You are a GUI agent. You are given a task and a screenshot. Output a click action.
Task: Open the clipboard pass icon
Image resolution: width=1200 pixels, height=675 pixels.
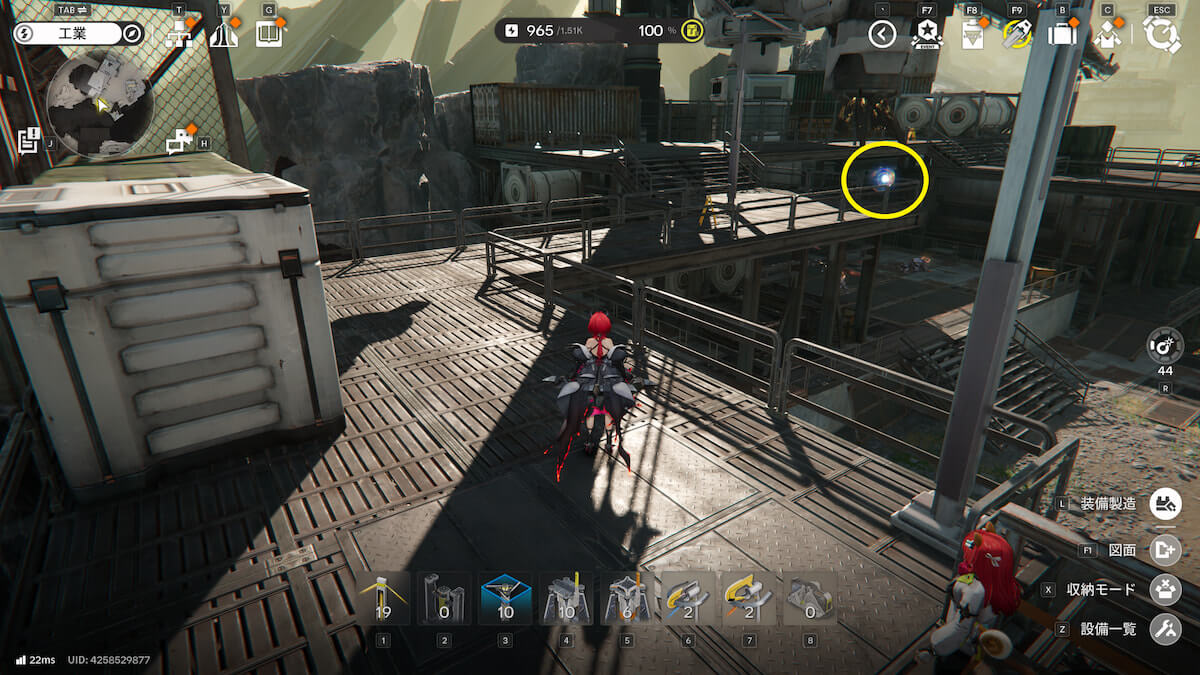[971, 36]
